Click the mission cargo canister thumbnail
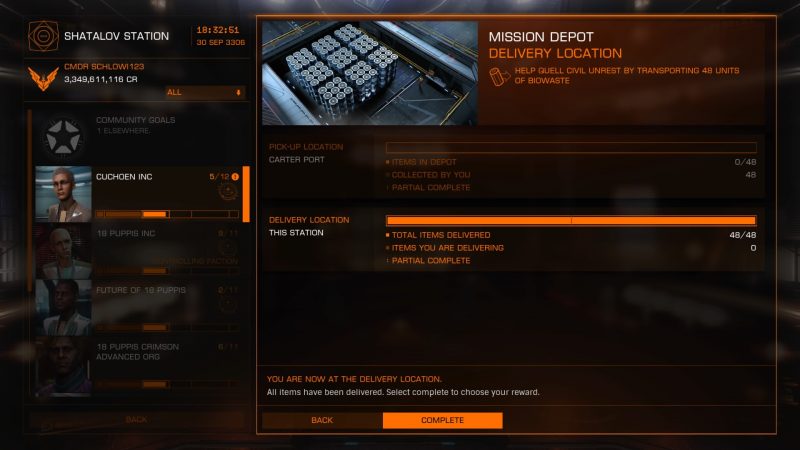This screenshot has height=450, width=800. [369, 73]
